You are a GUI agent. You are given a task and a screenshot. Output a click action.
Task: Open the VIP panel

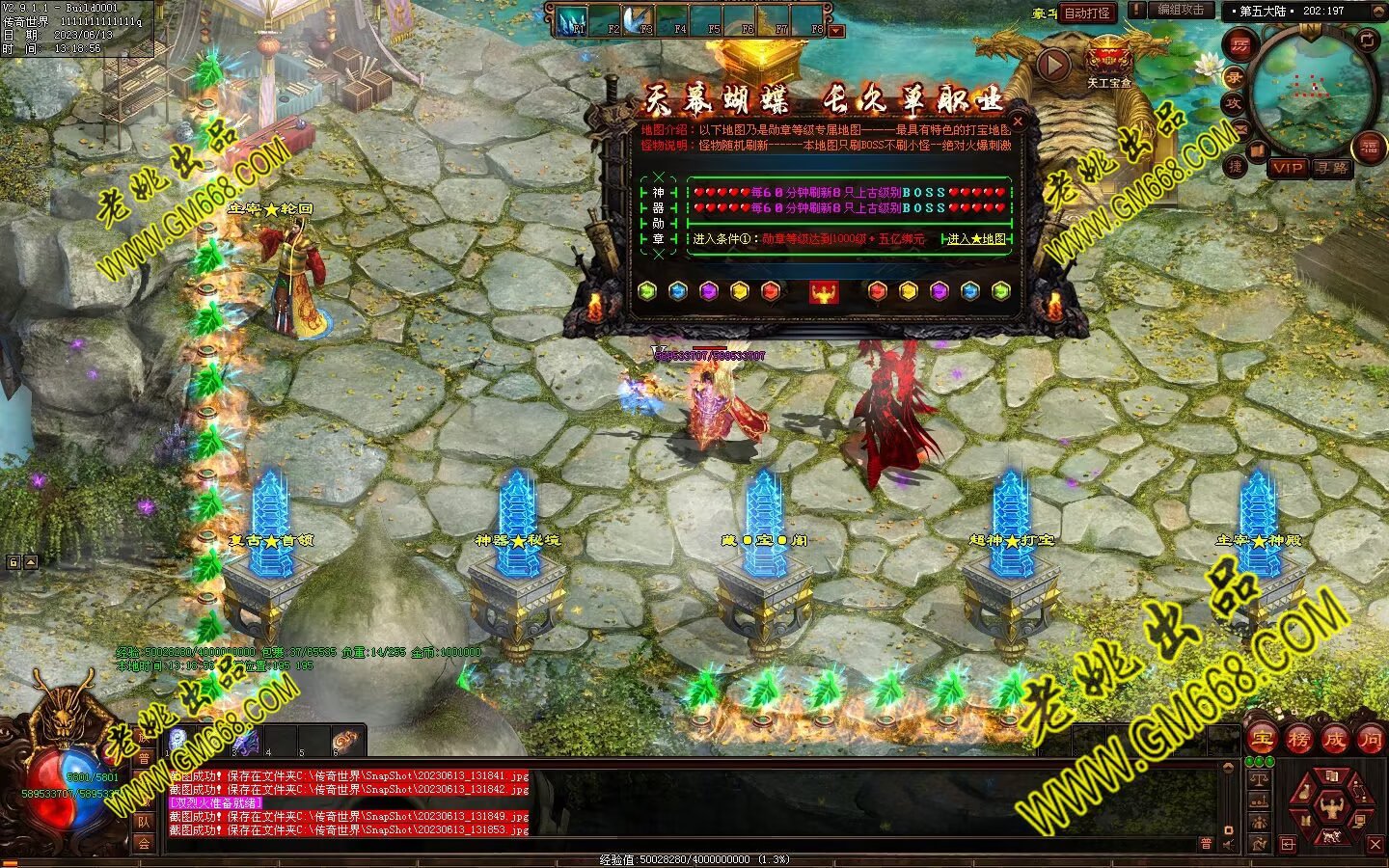pyautogui.click(x=1287, y=168)
